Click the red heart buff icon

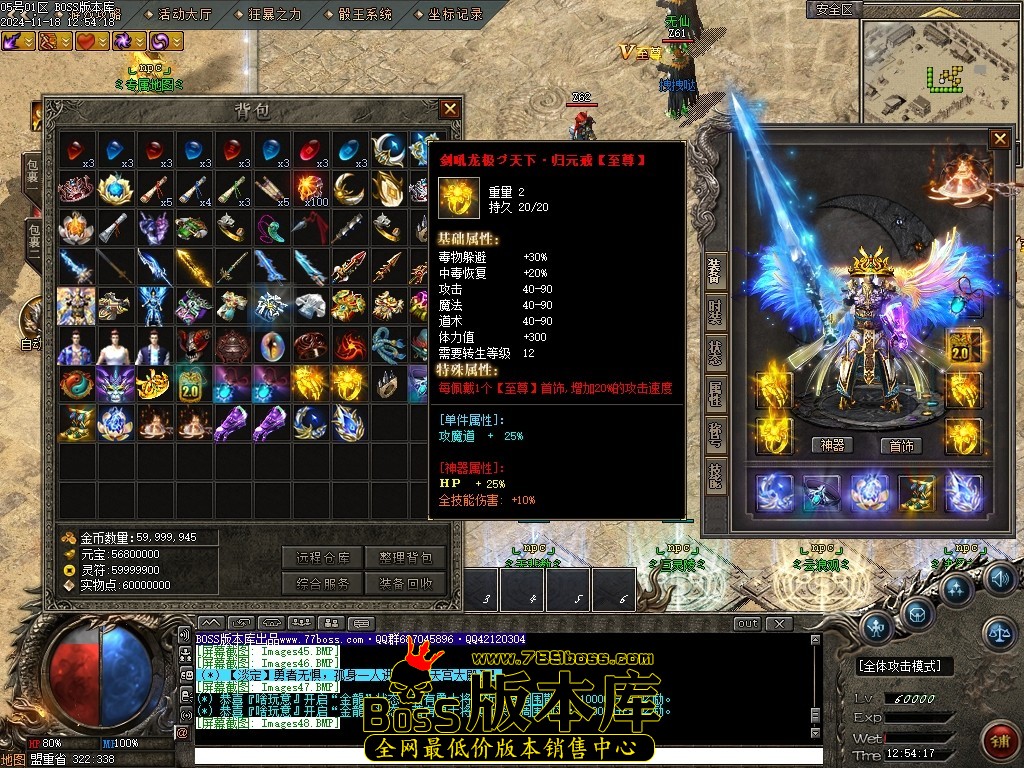88,41
